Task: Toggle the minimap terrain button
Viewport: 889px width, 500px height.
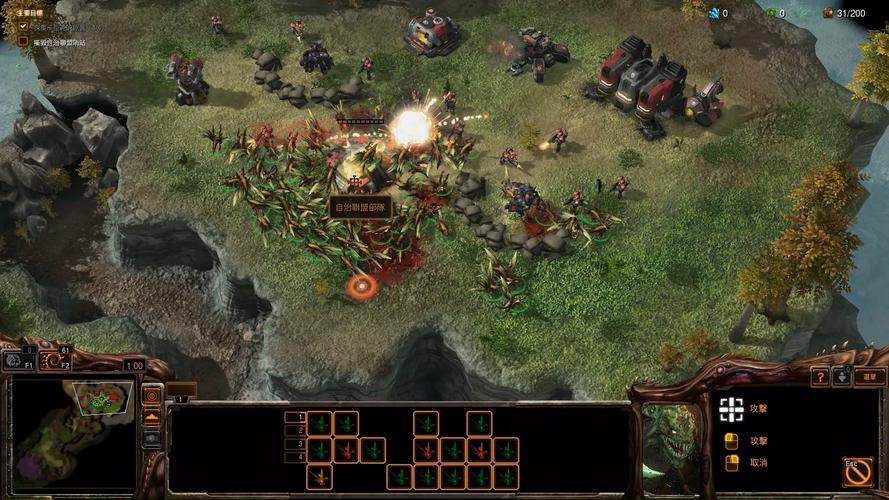Action: point(152,417)
